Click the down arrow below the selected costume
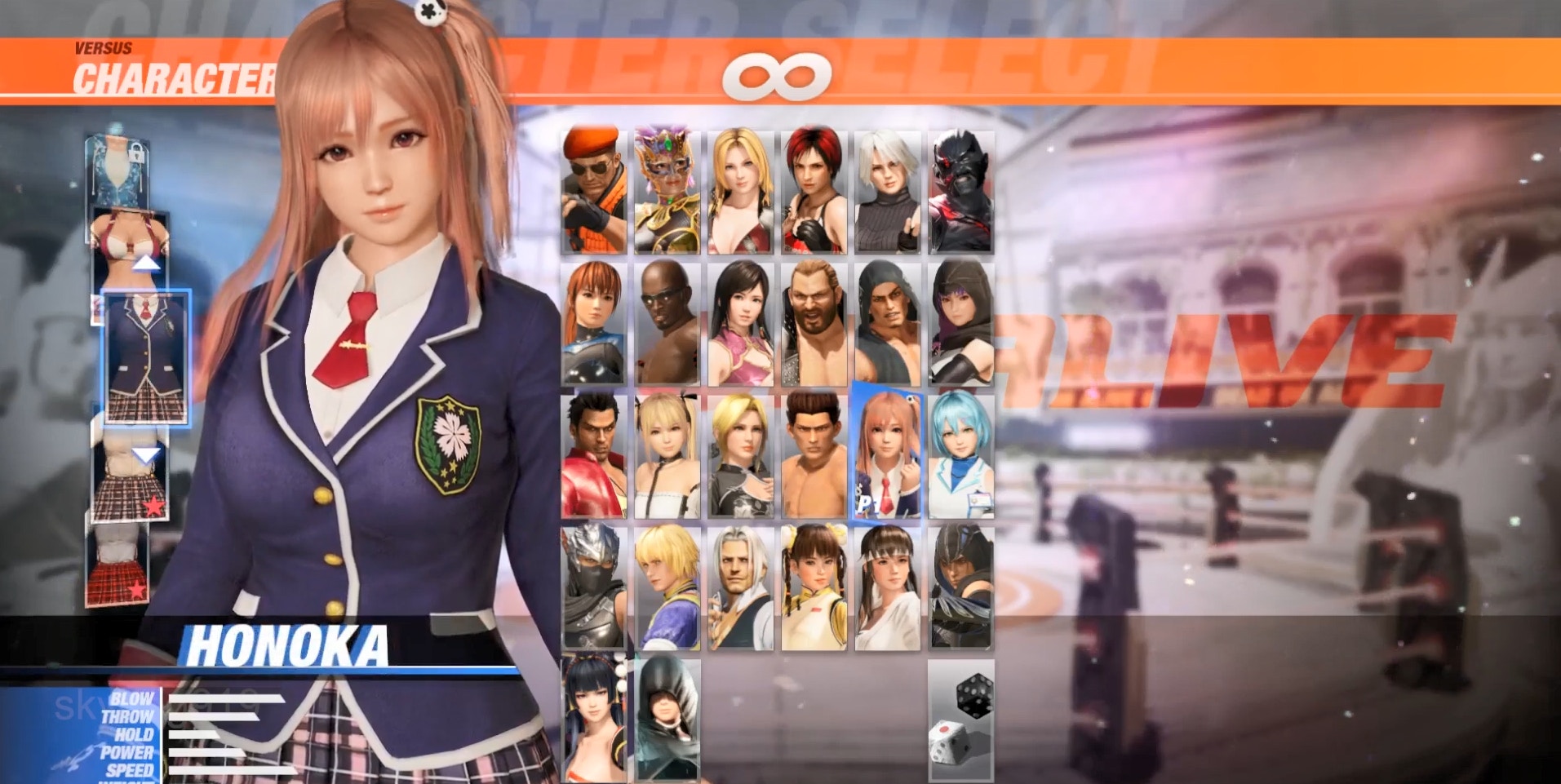1561x784 pixels. click(147, 454)
